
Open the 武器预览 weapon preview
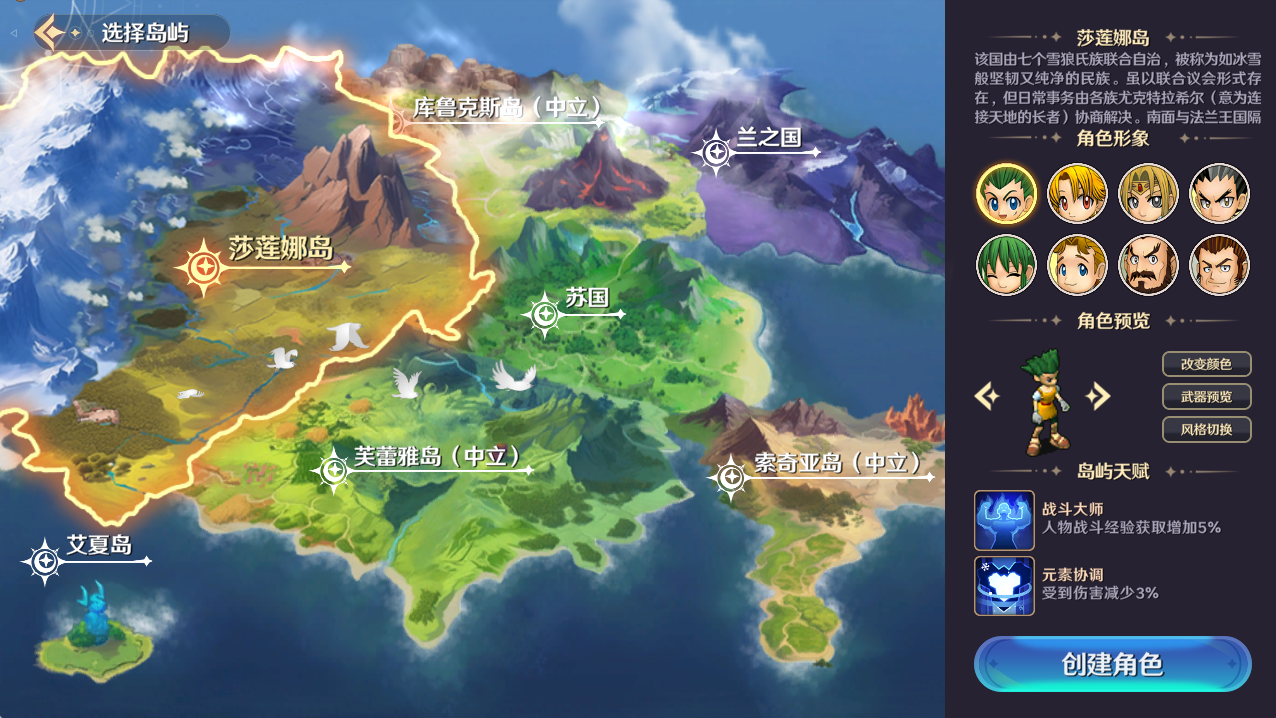1206,397
